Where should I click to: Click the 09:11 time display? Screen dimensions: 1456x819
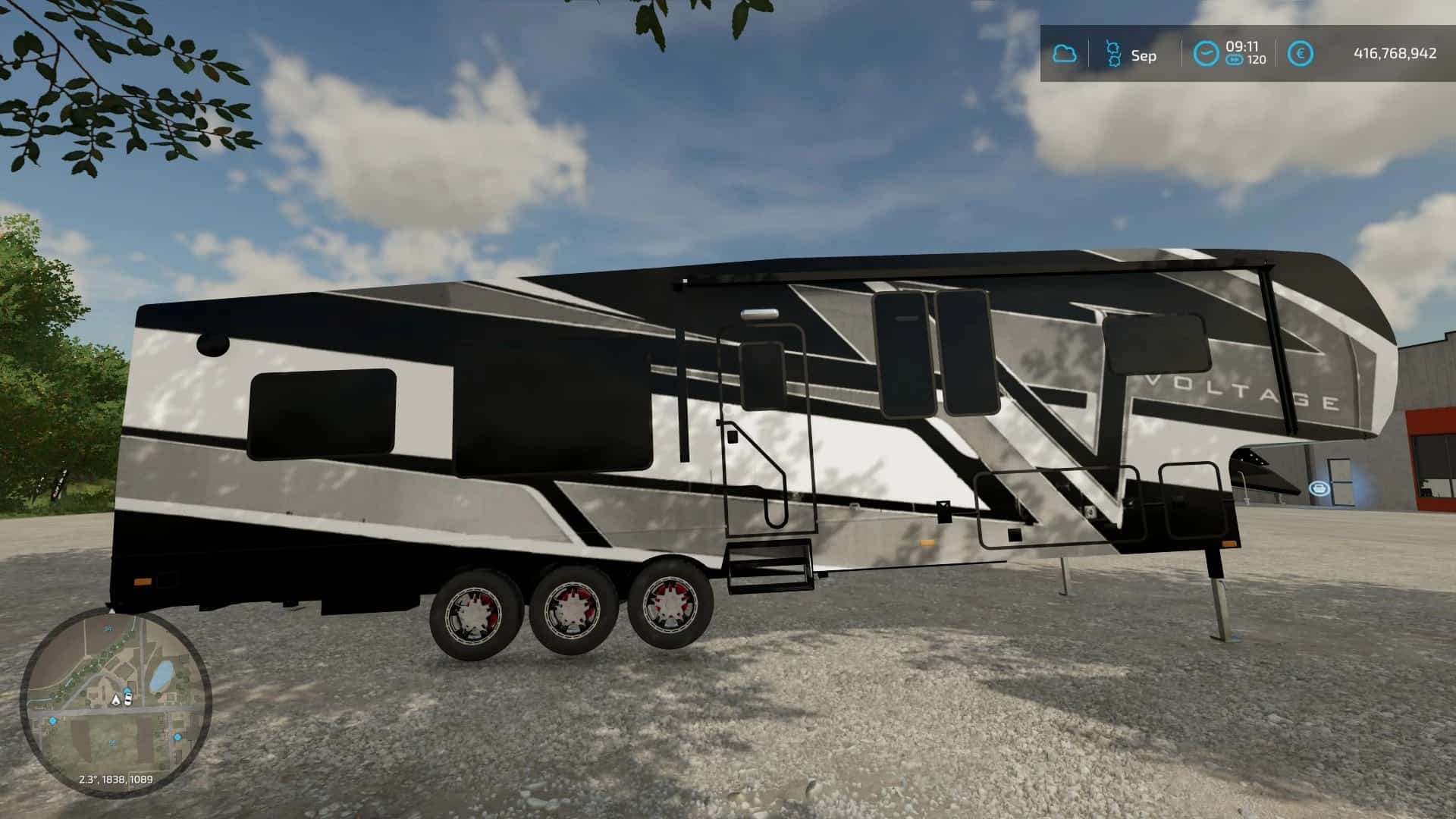click(x=1242, y=48)
